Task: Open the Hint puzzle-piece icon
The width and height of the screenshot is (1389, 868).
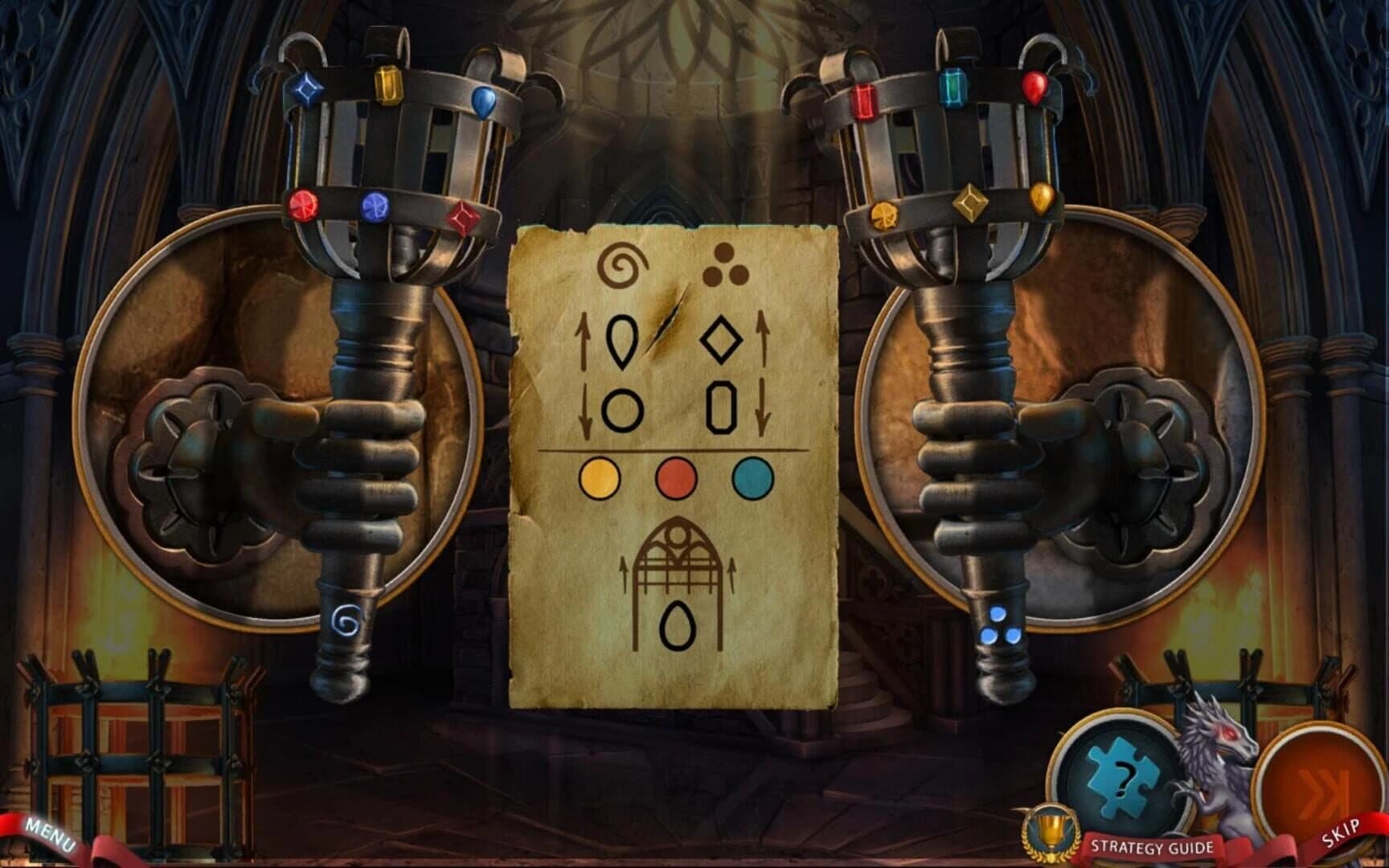Action: click(1121, 773)
